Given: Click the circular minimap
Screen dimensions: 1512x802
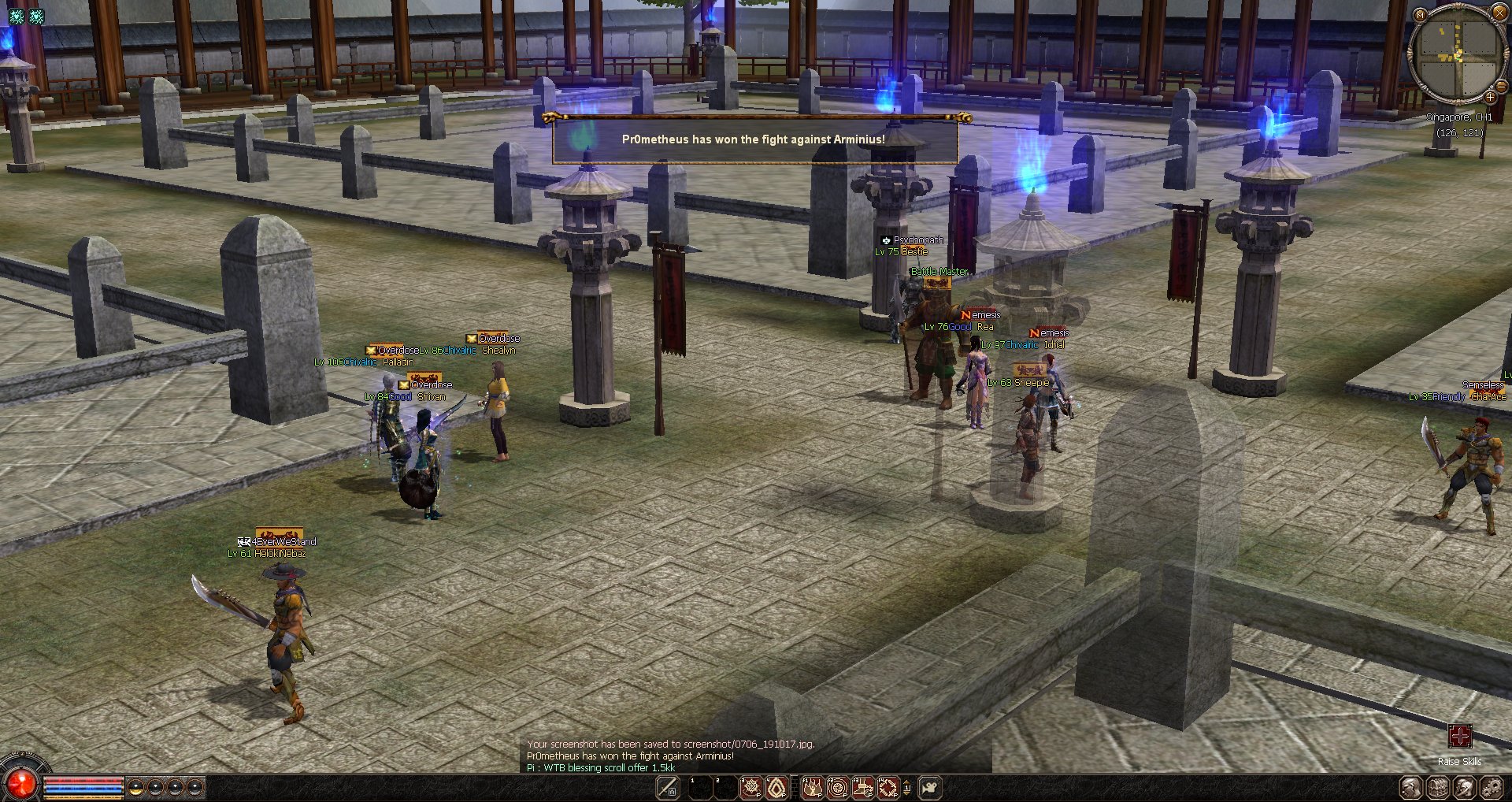Looking at the screenshot, I should 1457,52.
